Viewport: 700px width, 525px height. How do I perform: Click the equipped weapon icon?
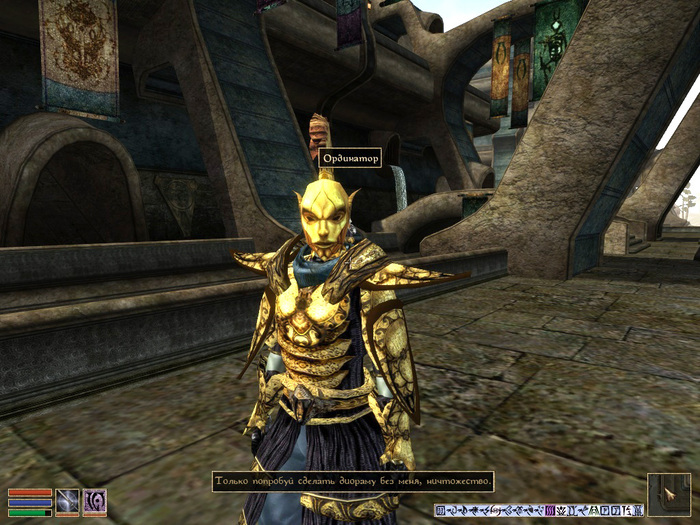click(68, 501)
